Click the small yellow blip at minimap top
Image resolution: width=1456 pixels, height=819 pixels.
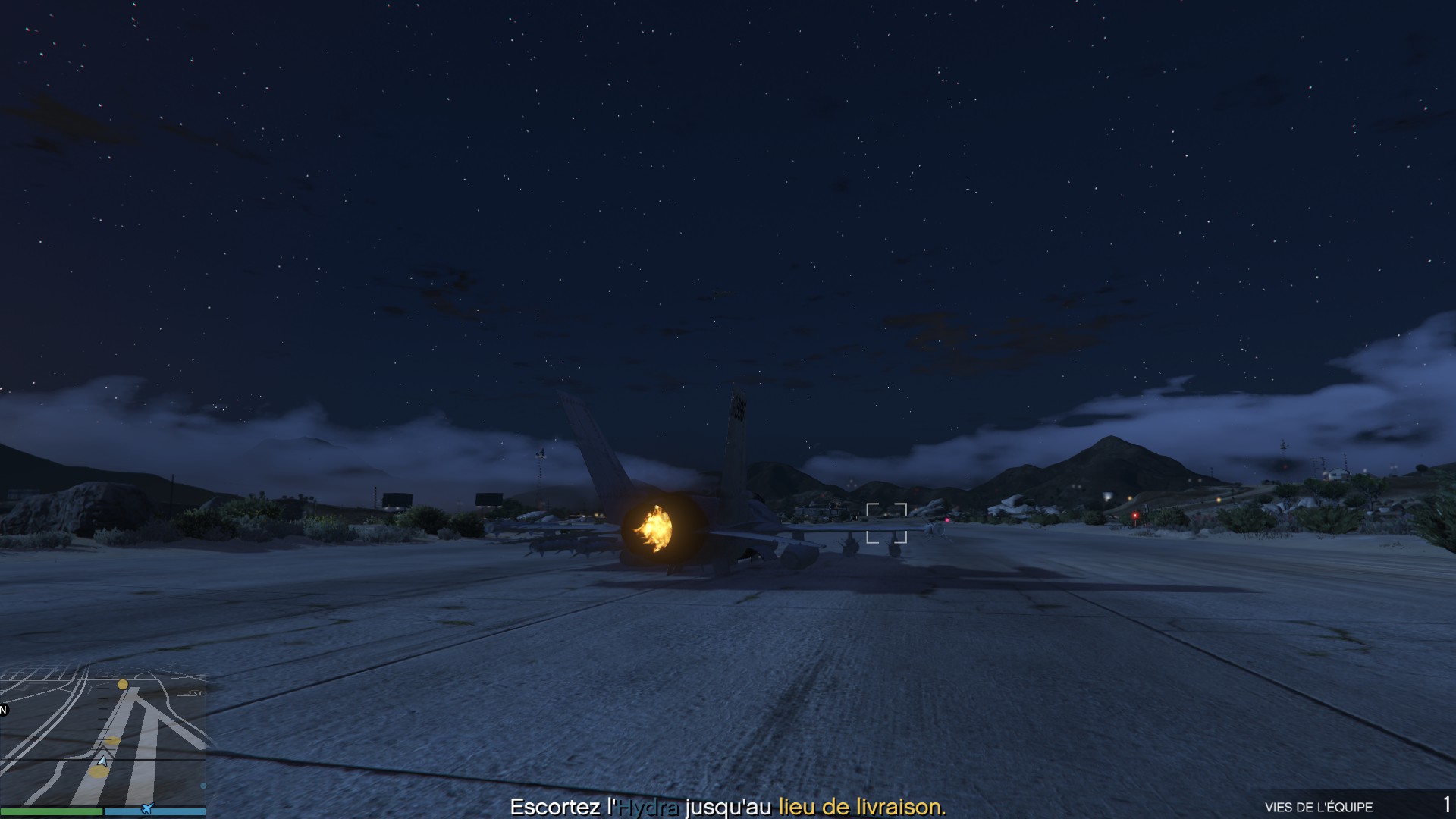point(122,685)
